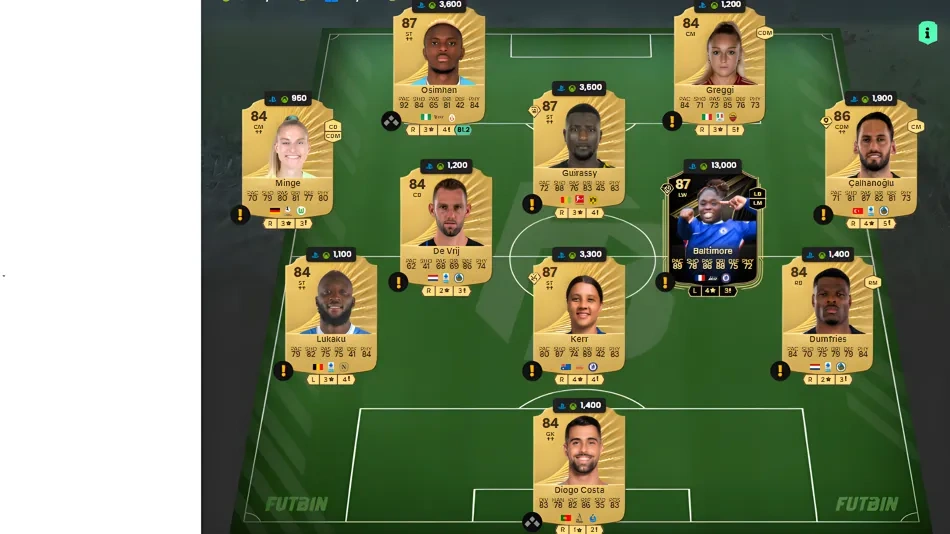The image size is (950, 534).
Task: Click the chemistry icon beside Diogo Costa
Action: (532, 521)
